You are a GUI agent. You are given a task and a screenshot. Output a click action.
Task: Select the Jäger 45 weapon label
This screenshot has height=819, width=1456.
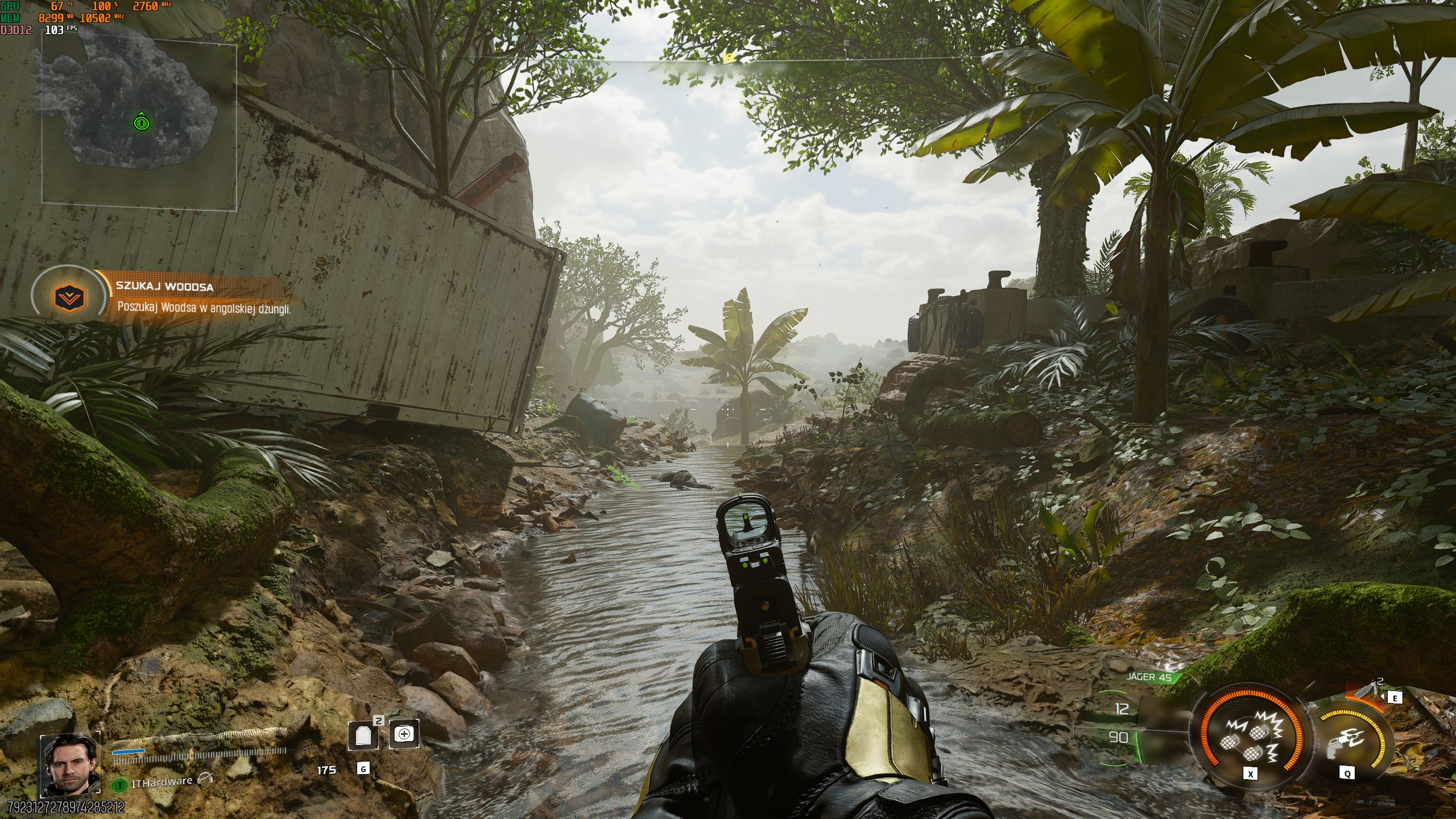(1149, 677)
